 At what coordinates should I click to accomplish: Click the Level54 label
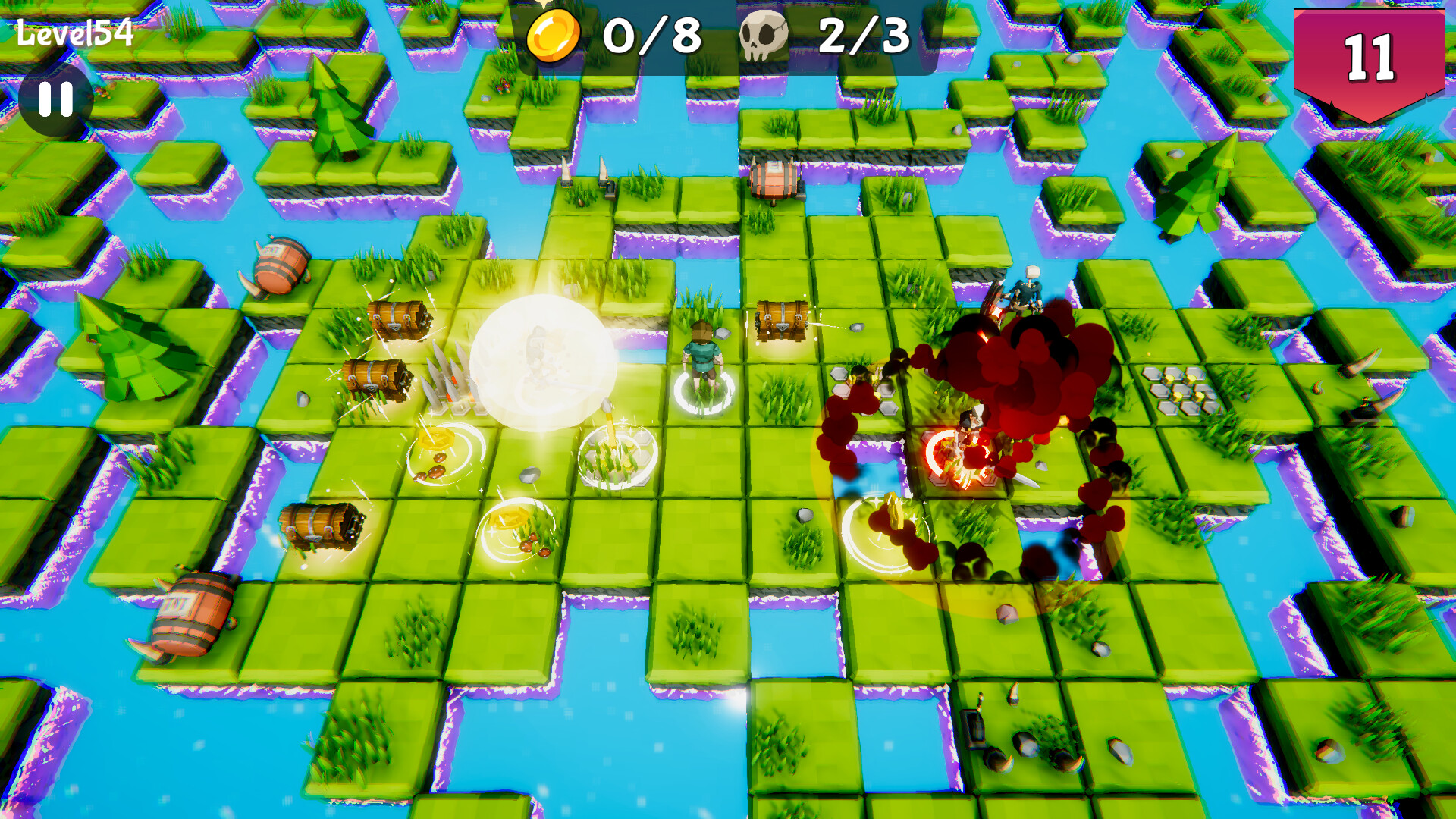click(x=76, y=33)
